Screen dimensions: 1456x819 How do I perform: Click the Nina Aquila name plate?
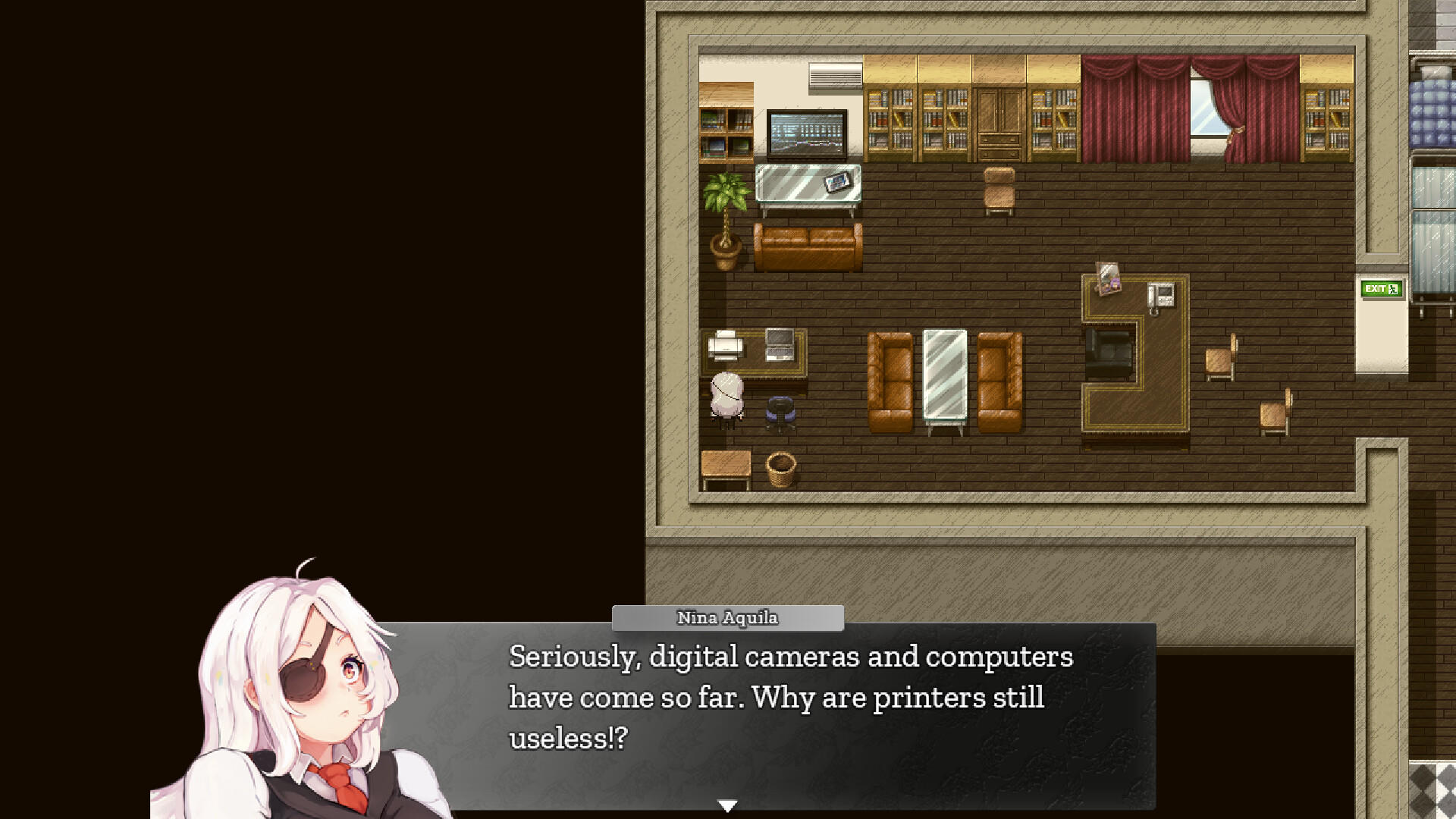pos(726,618)
